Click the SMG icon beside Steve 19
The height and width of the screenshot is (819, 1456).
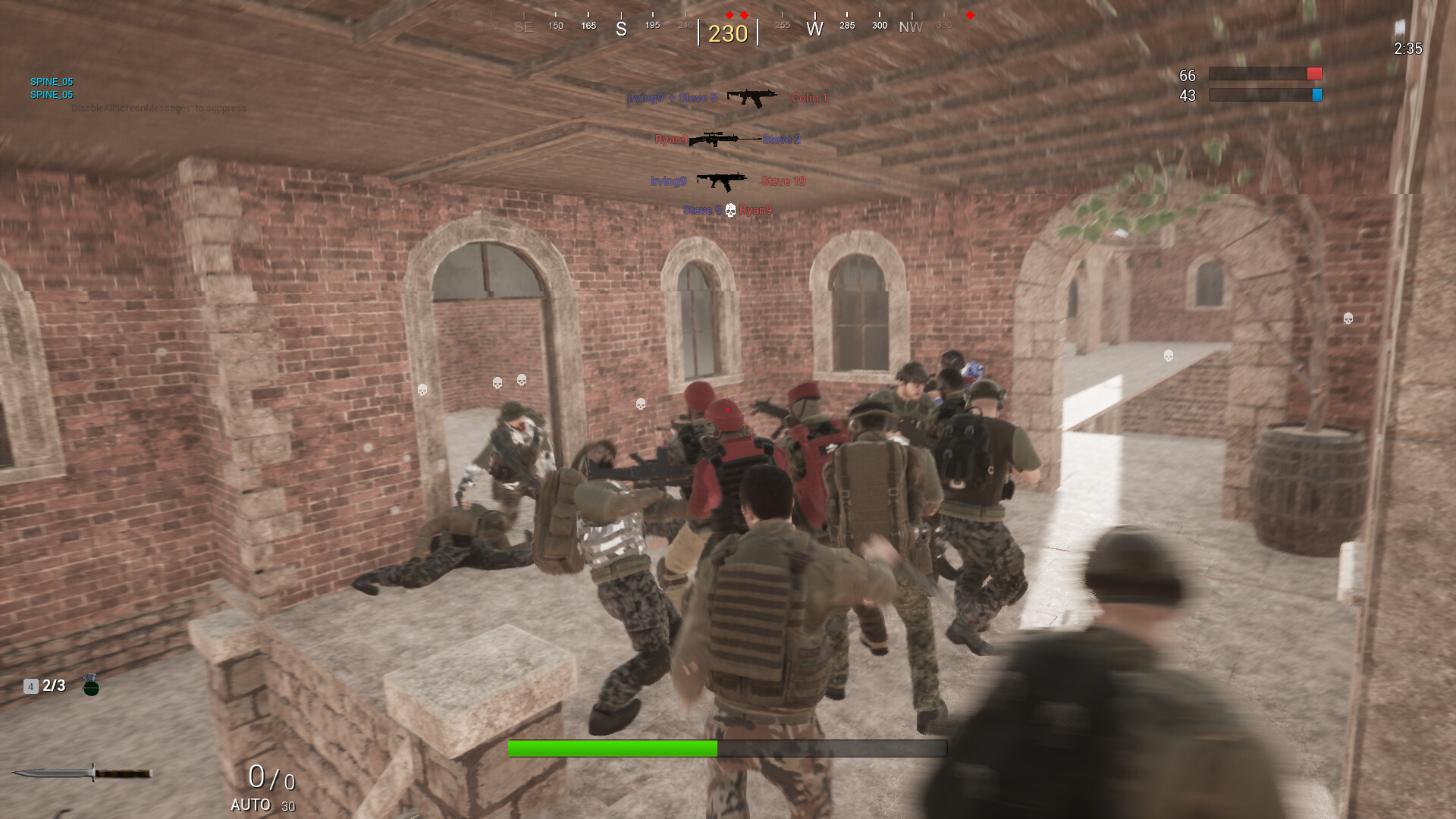[722, 180]
